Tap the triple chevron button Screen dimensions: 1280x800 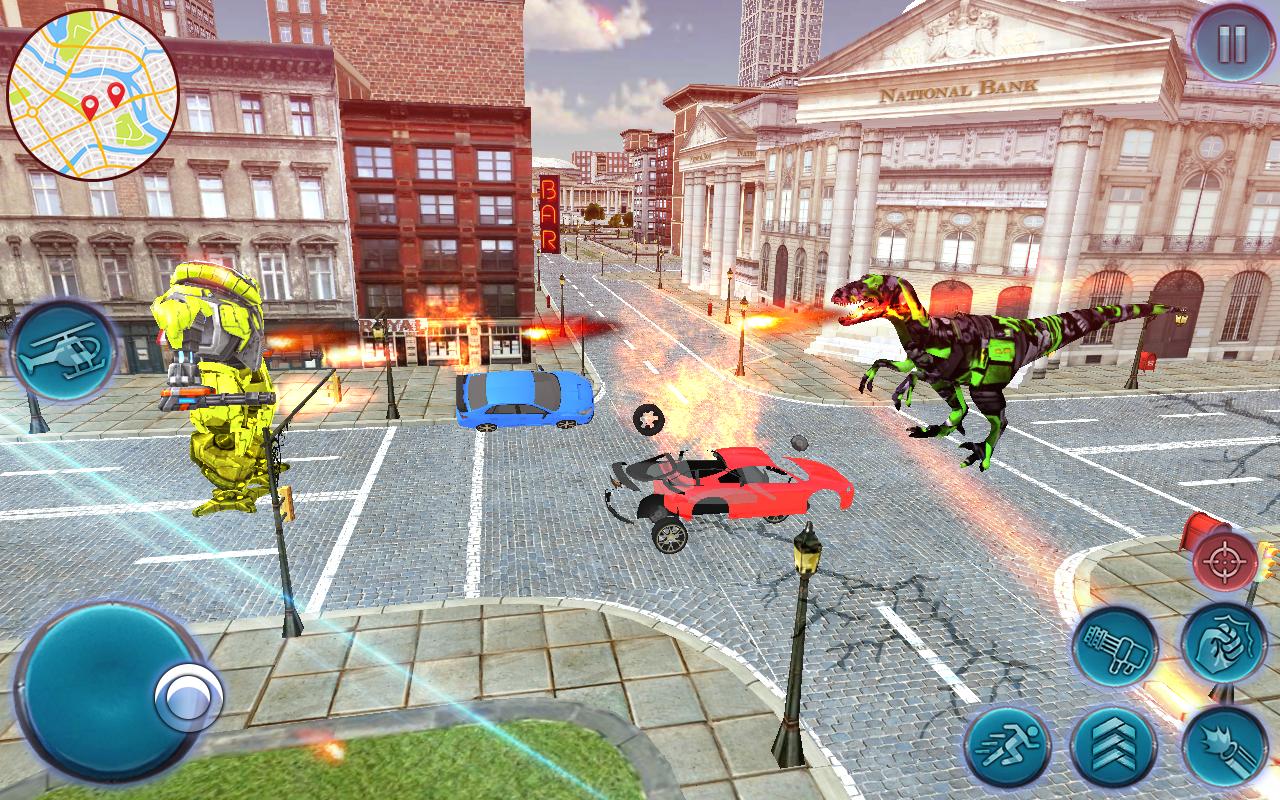(x=1113, y=746)
